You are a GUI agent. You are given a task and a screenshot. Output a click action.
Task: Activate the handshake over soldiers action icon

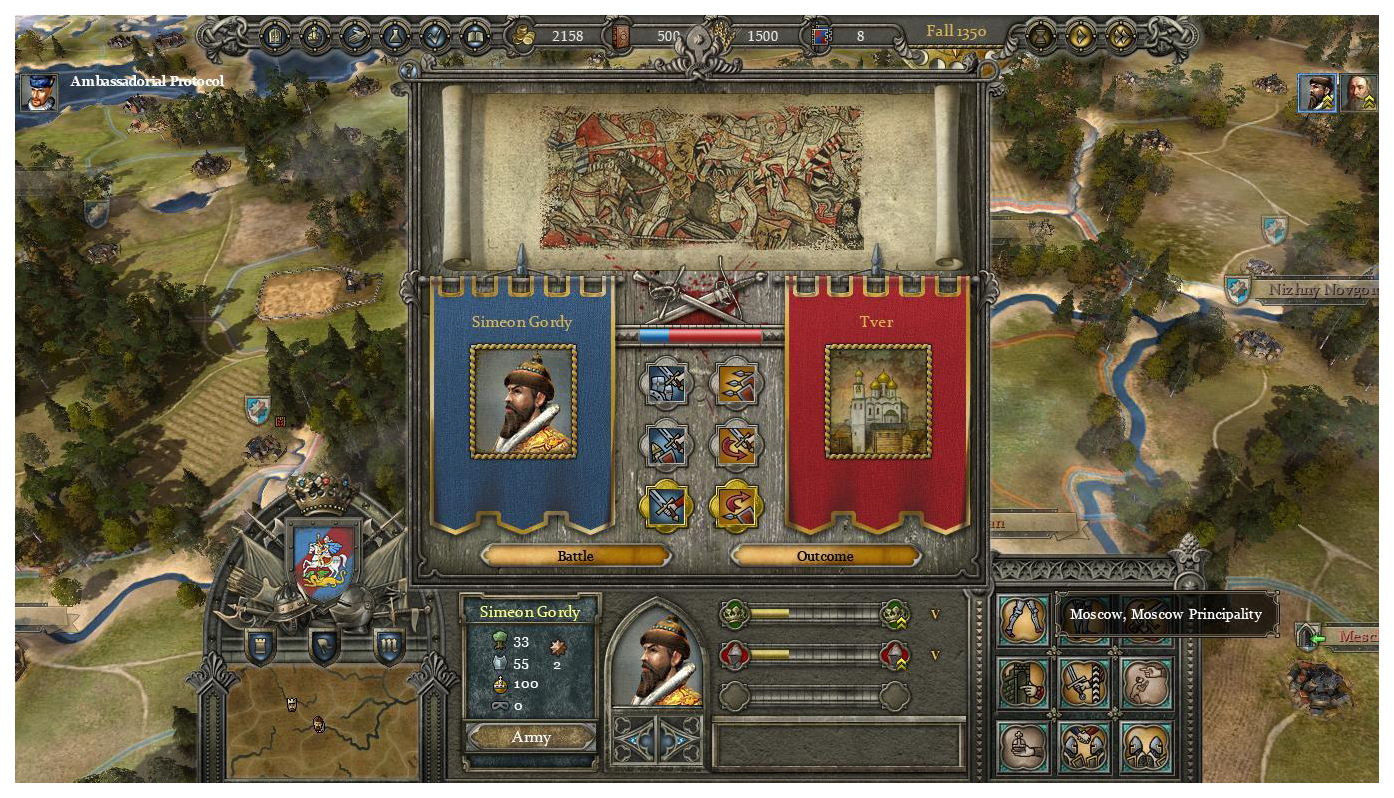1086,746
